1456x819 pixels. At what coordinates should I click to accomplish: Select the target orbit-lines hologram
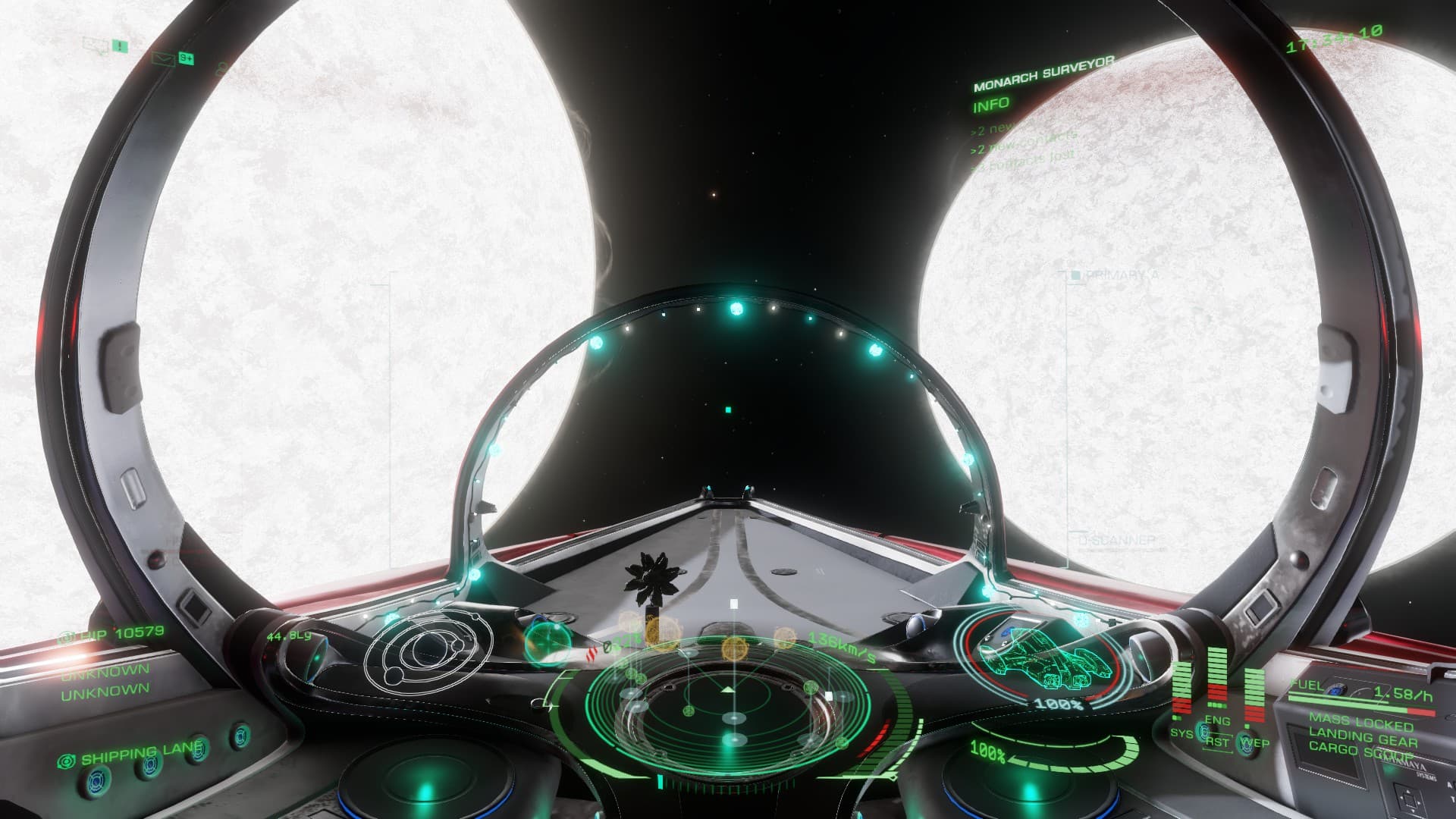click(x=427, y=649)
